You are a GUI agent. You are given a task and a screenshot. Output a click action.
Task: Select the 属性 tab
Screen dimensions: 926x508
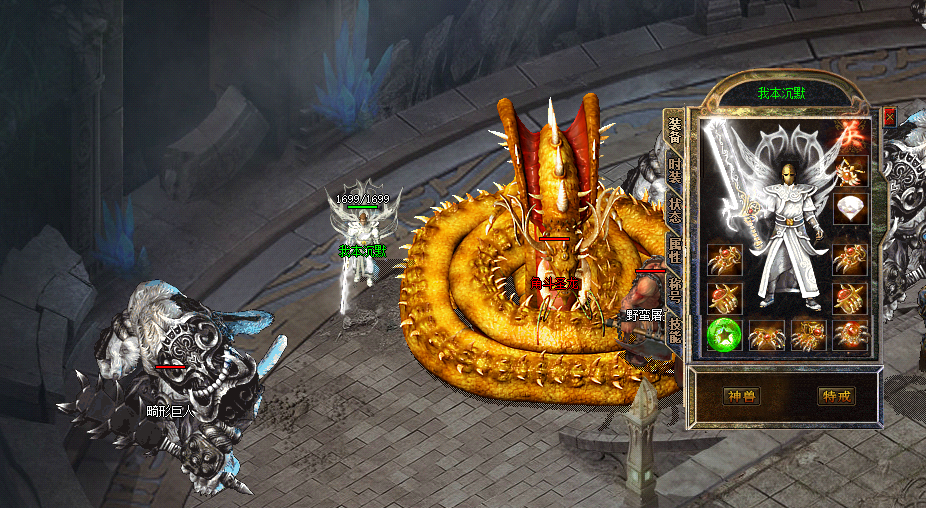pos(675,249)
